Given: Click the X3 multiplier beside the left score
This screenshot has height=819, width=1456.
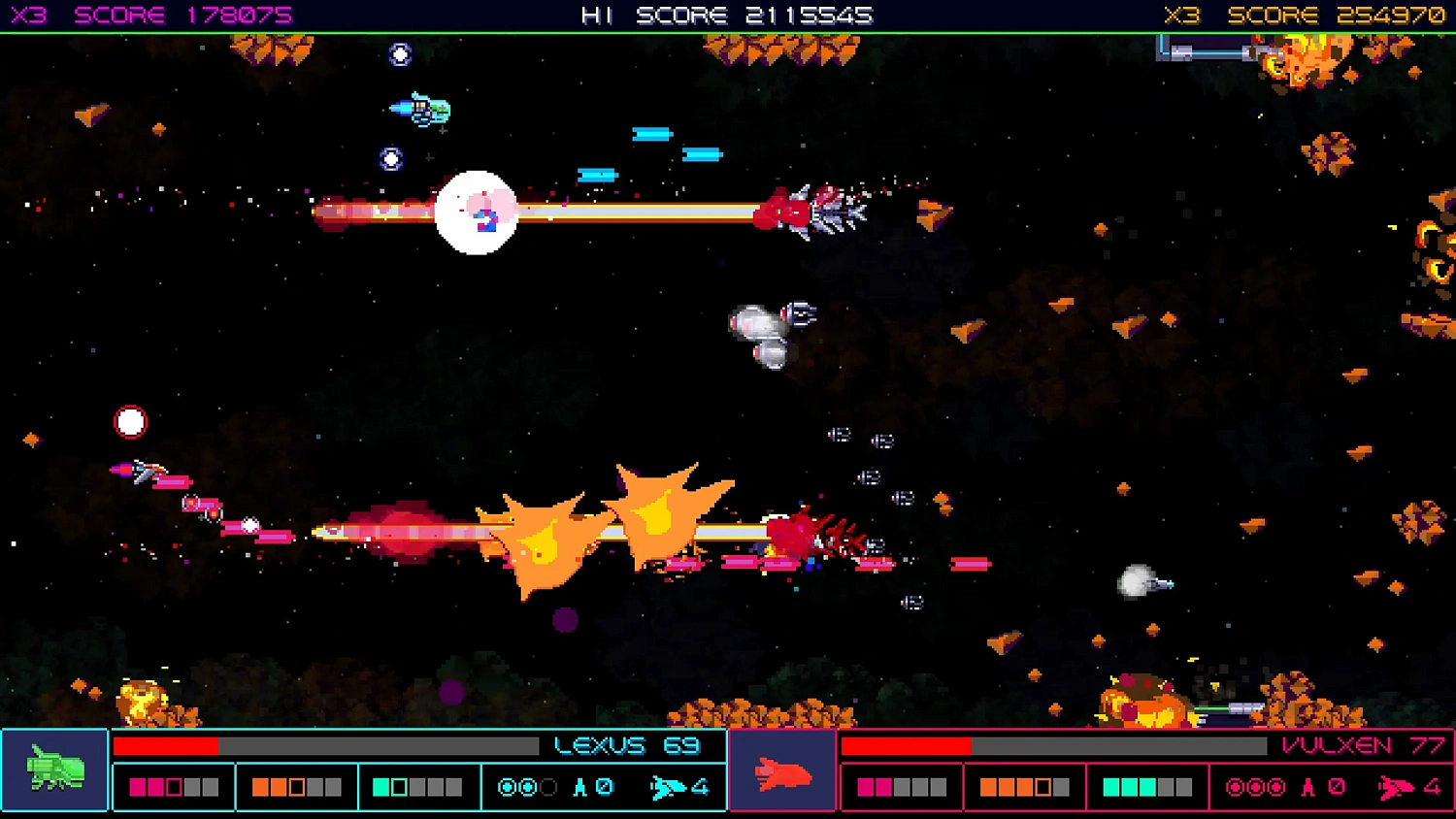Looking at the screenshot, I should [x=27, y=15].
